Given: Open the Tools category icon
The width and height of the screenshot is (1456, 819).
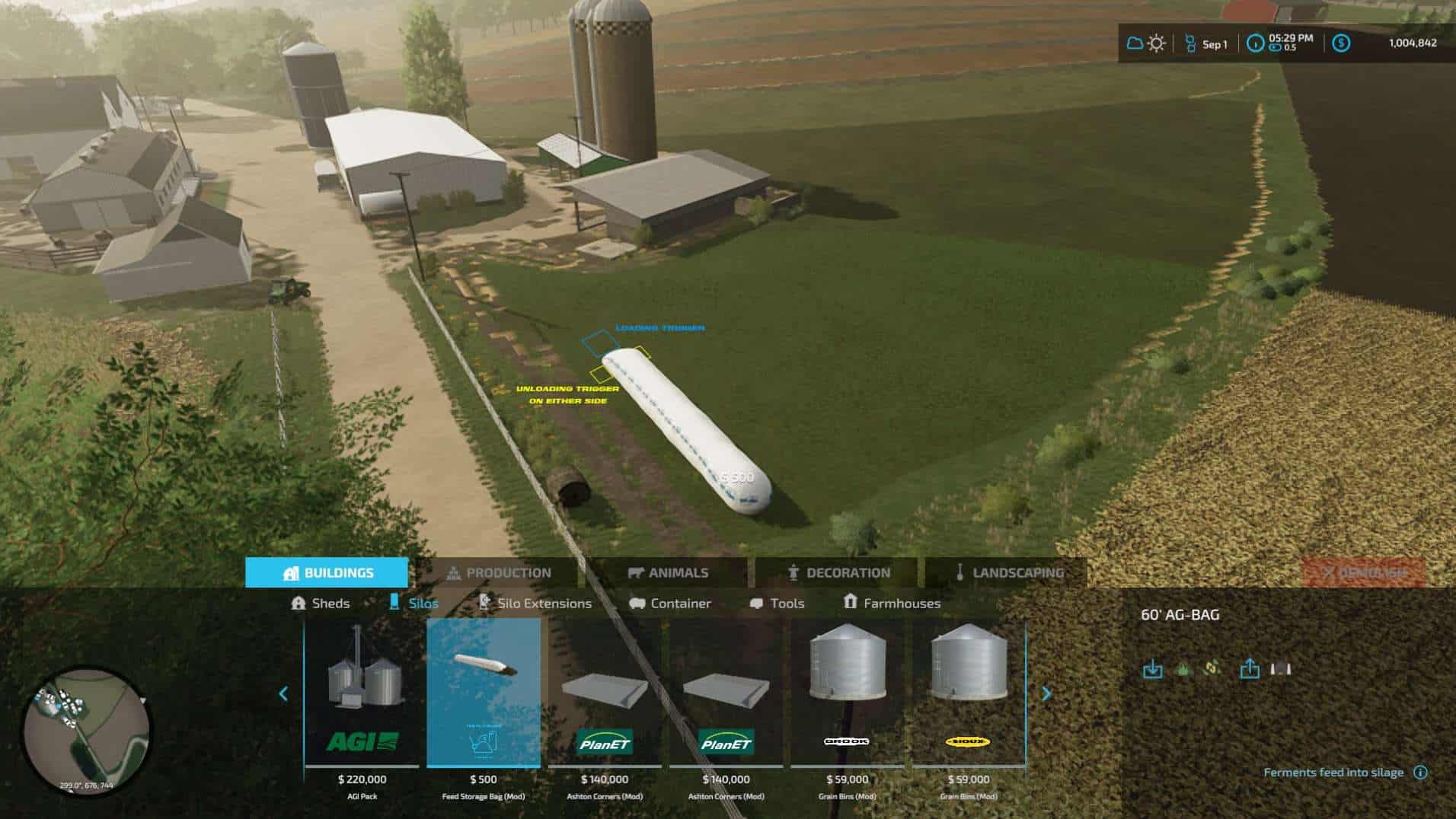Looking at the screenshot, I should [x=758, y=603].
